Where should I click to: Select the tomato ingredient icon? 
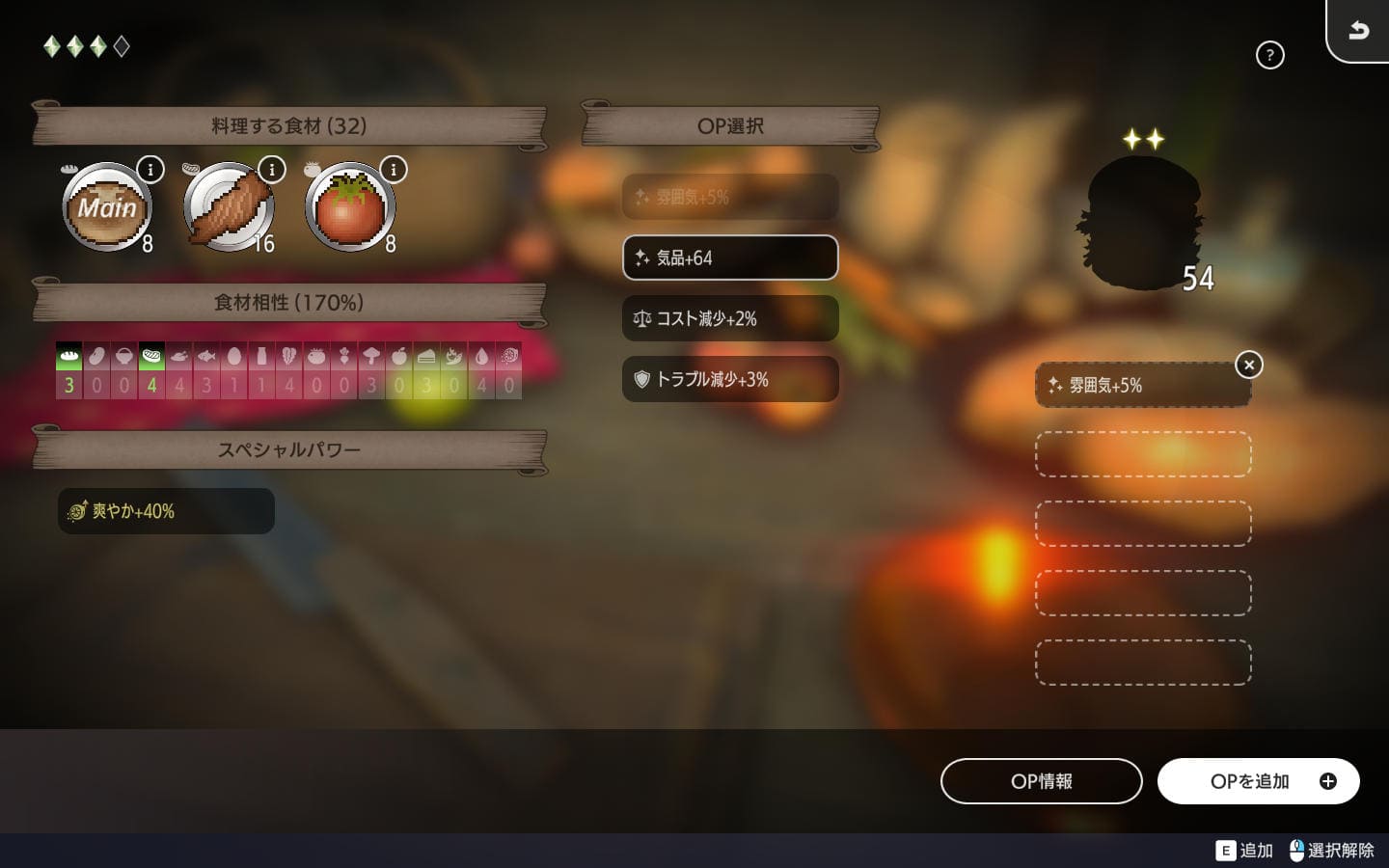tap(349, 208)
